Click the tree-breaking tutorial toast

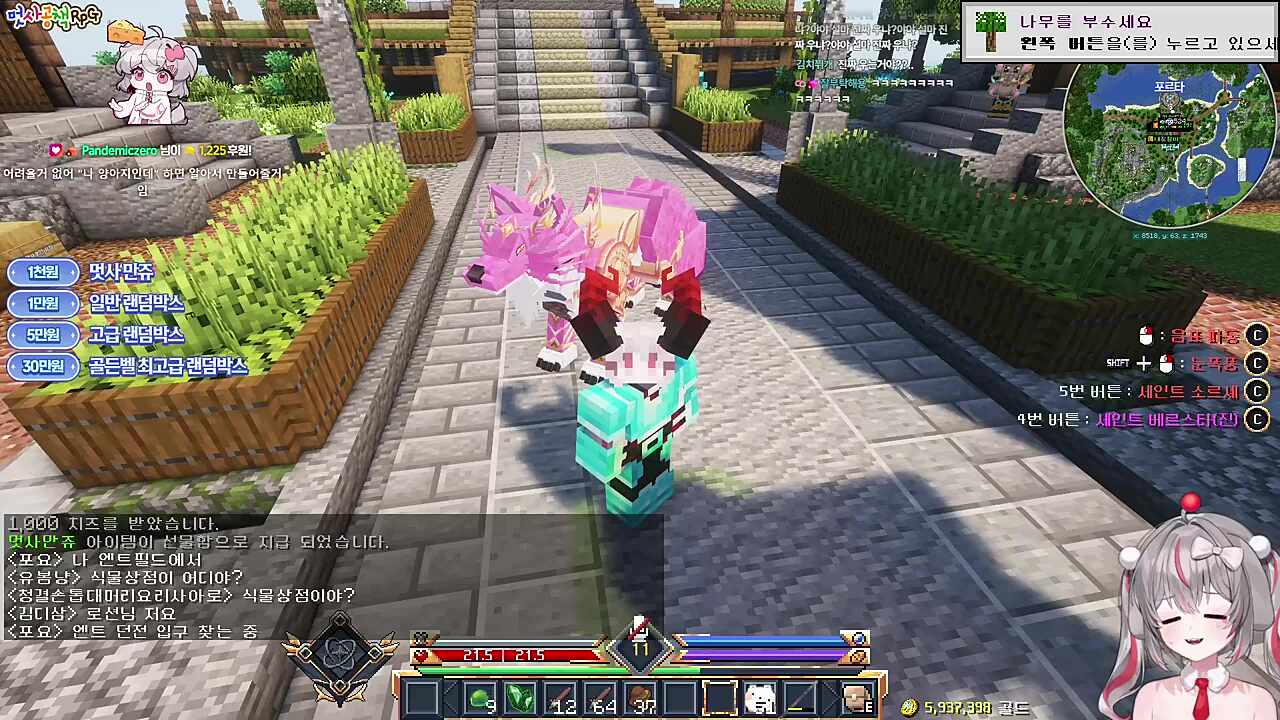(x=1120, y=32)
